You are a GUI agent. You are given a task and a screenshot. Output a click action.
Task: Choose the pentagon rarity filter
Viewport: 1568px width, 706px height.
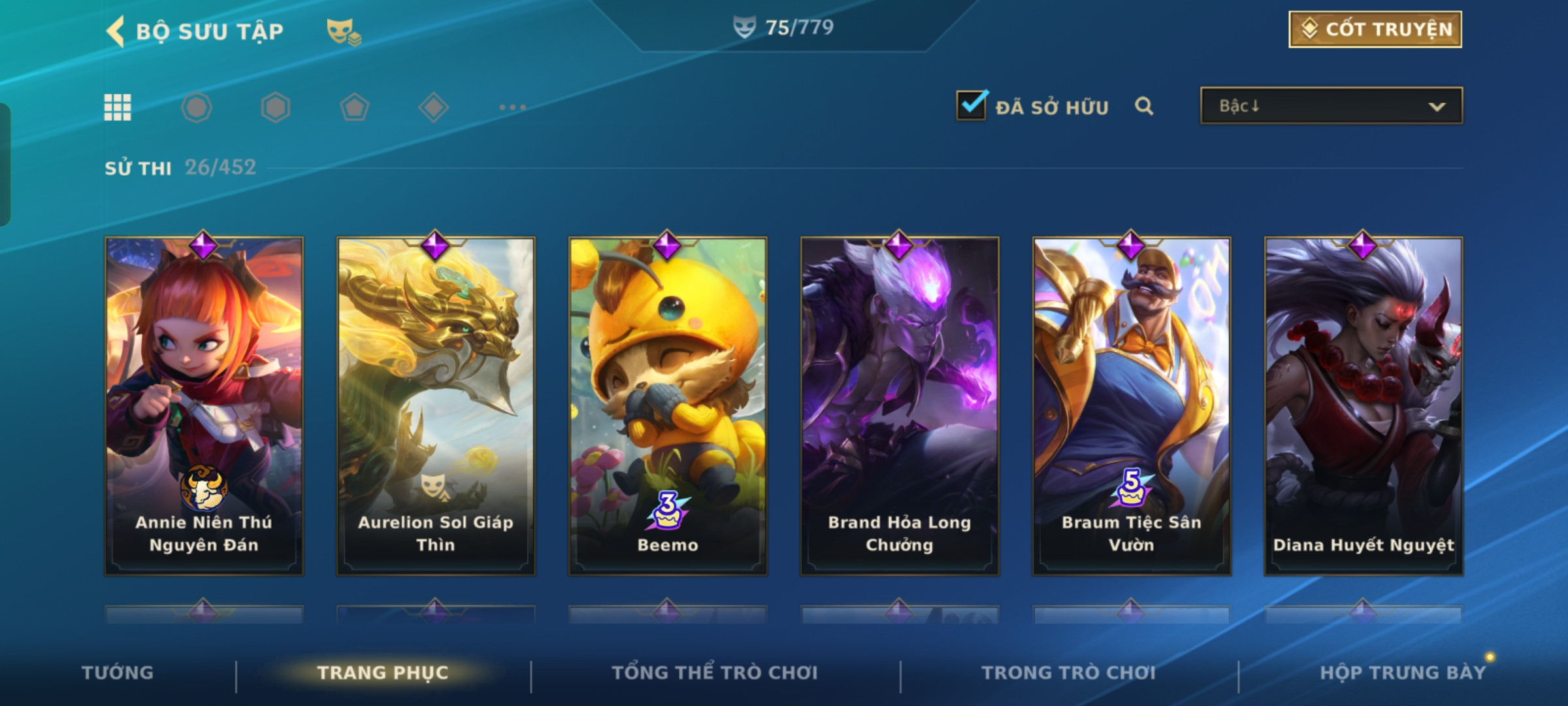pos(354,107)
